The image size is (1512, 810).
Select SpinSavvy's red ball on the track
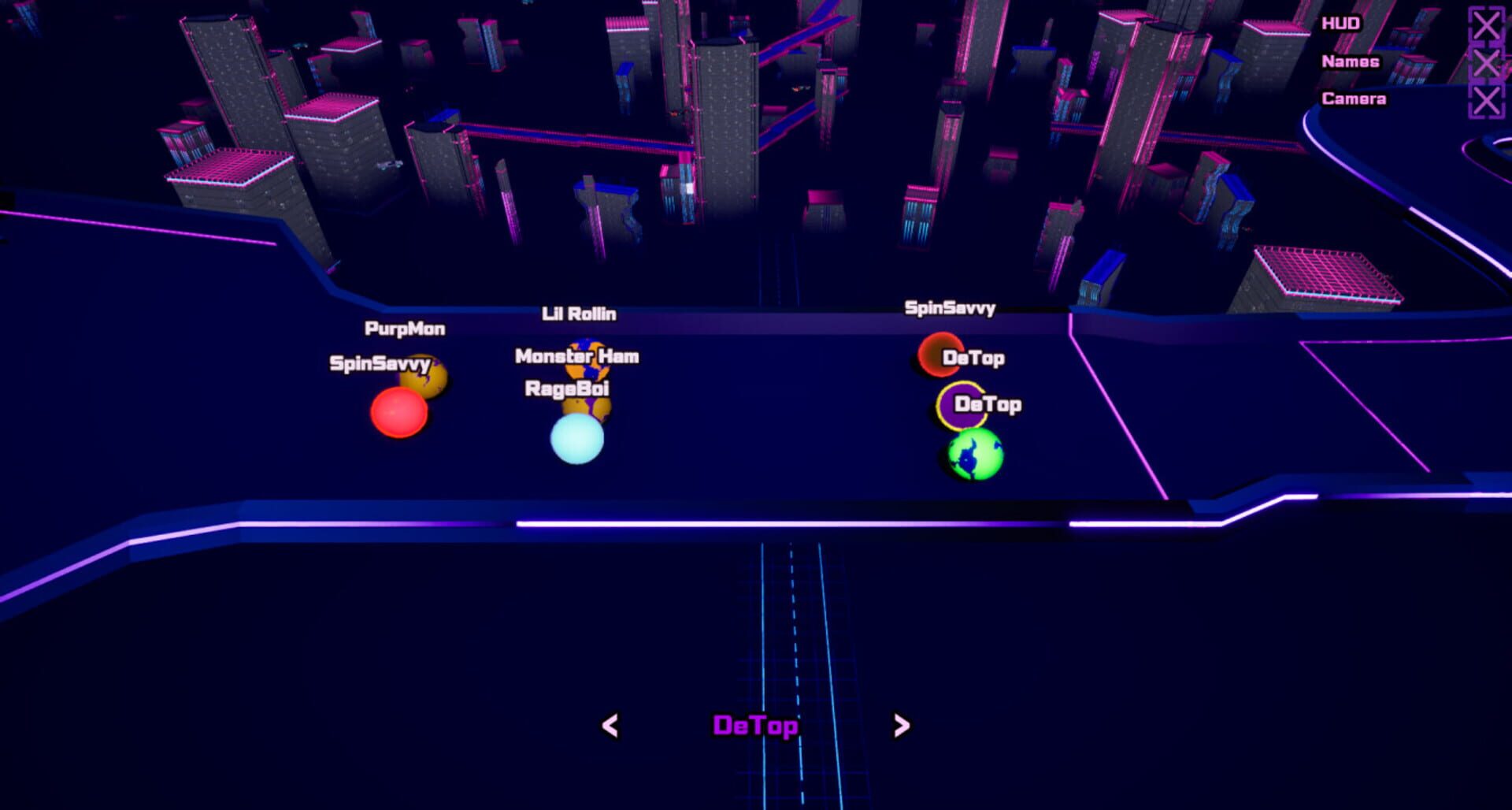398,414
